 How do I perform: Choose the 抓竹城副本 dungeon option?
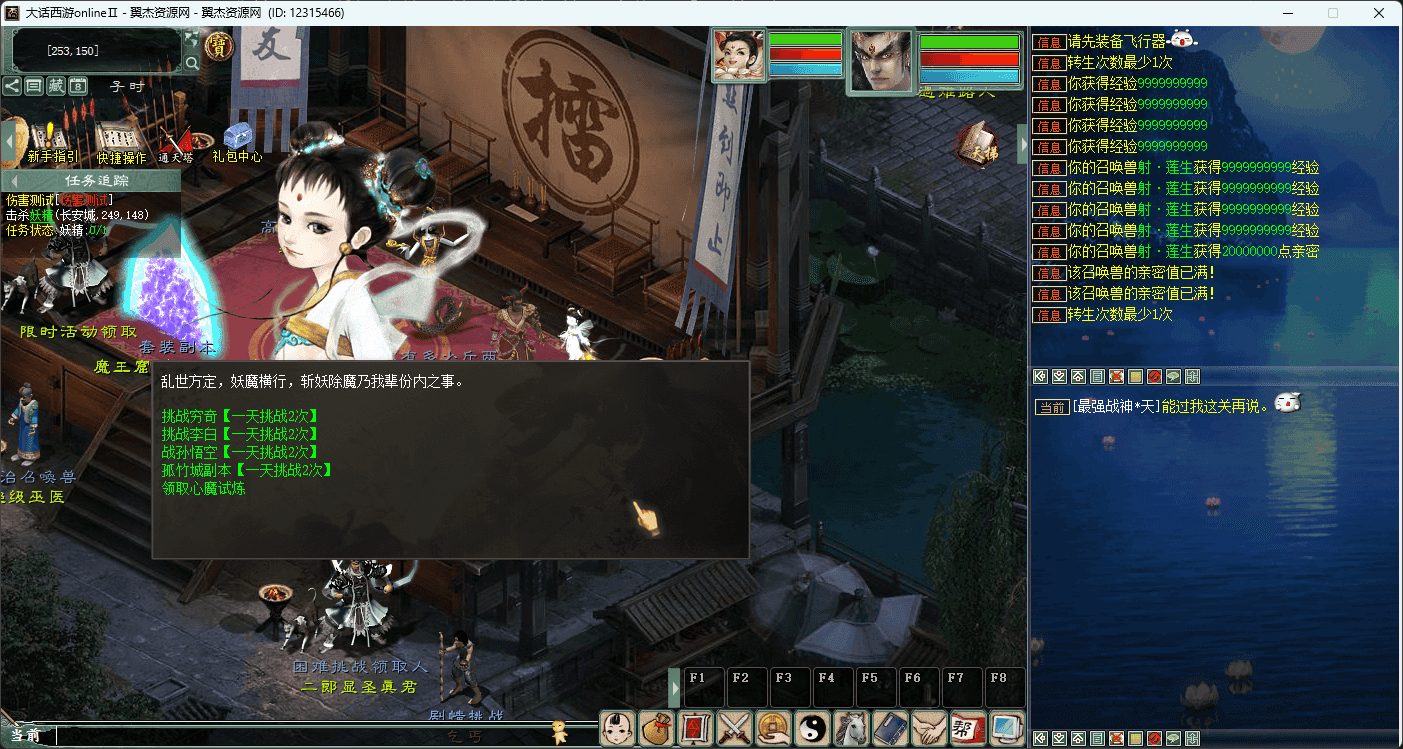(x=246, y=470)
